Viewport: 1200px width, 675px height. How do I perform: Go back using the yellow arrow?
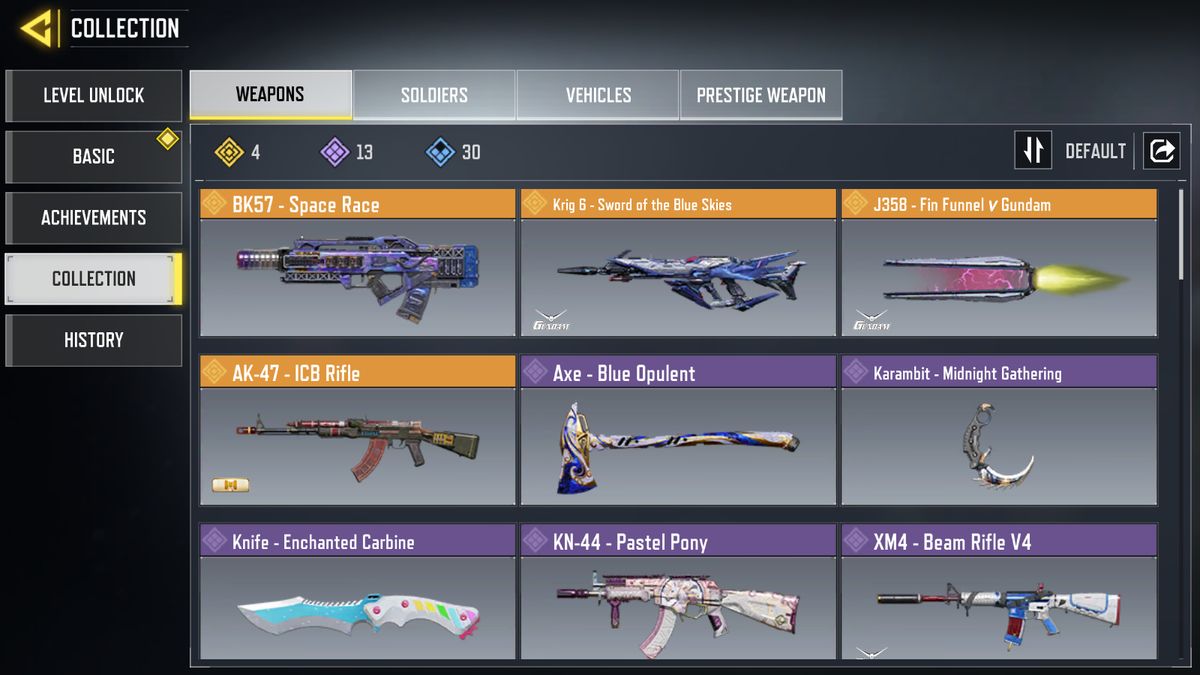(37, 28)
